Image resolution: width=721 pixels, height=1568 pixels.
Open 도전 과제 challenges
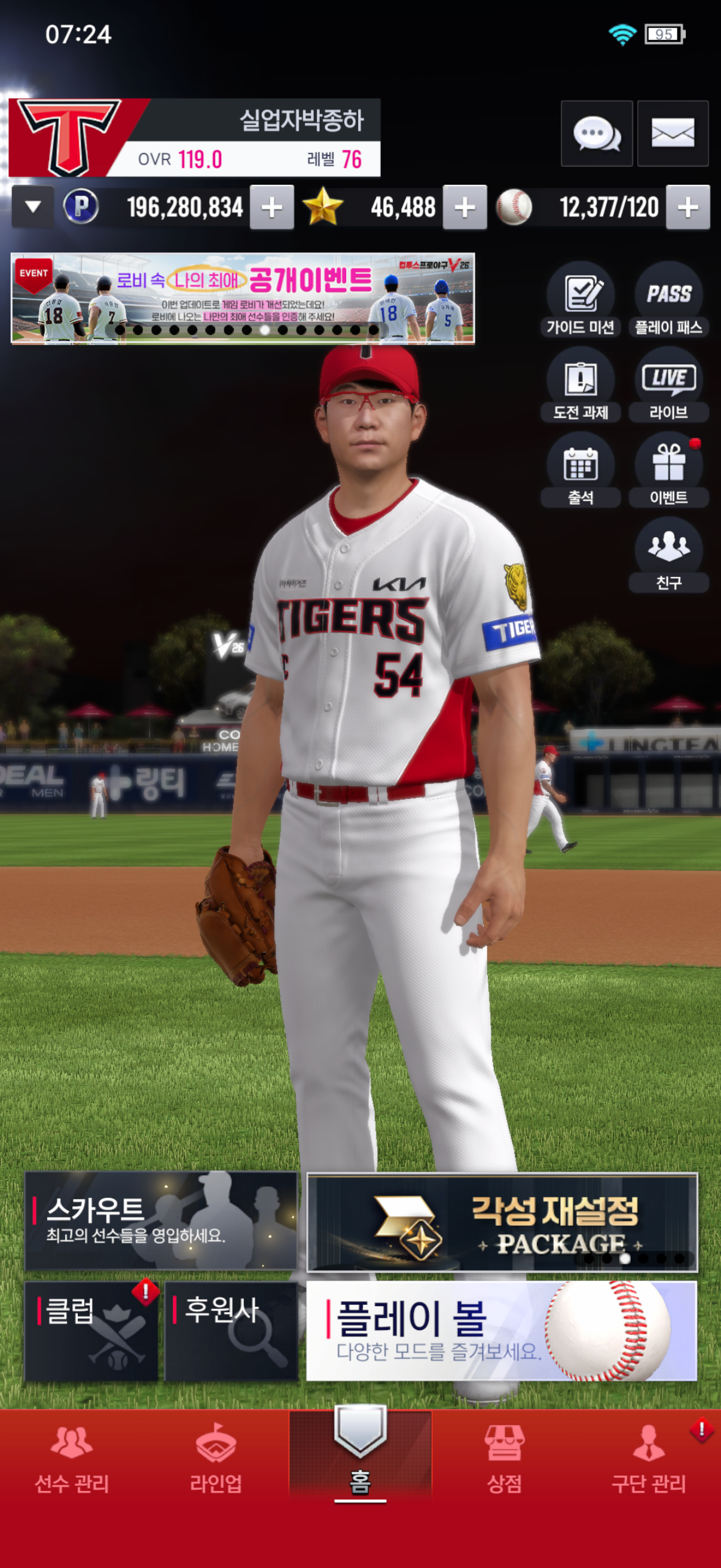pos(580,385)
